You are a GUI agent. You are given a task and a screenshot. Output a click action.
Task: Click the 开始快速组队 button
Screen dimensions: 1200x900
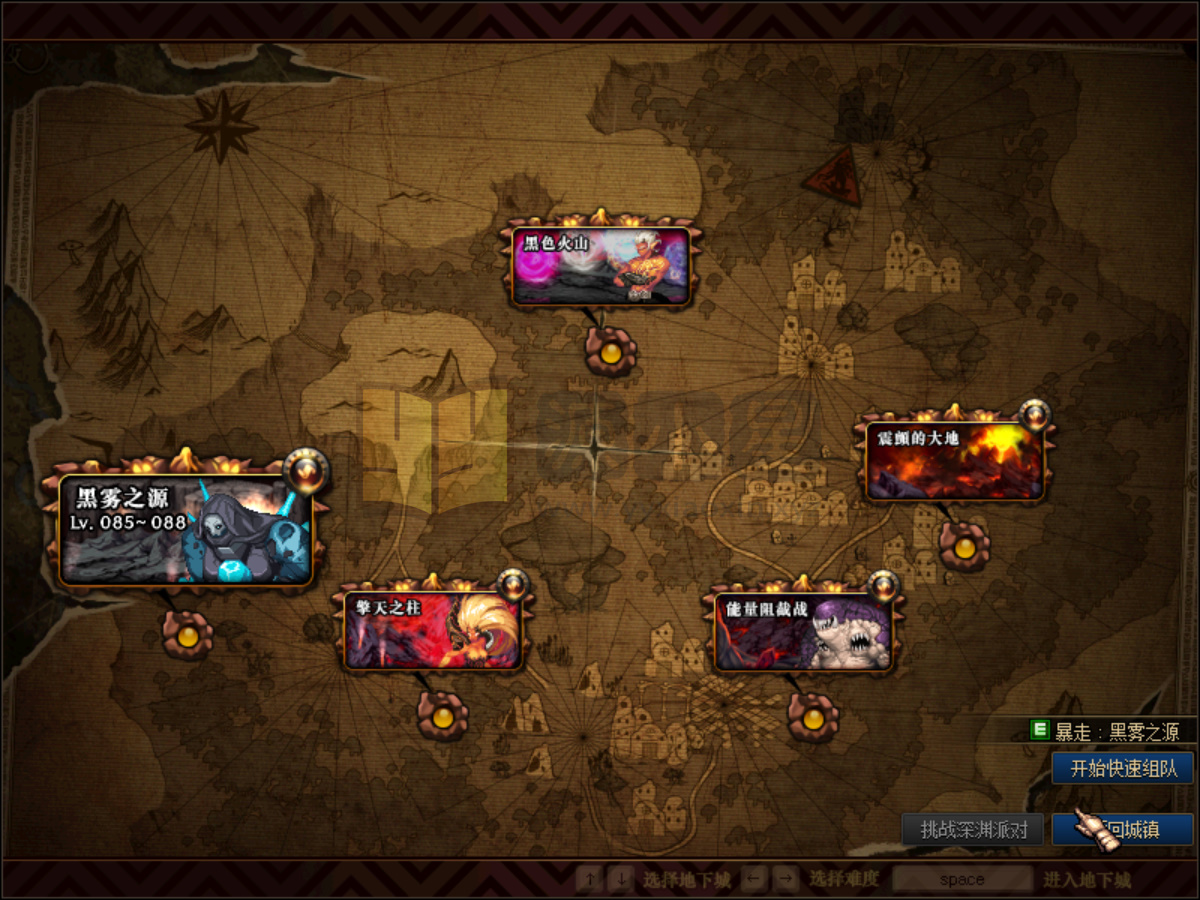1123,768
